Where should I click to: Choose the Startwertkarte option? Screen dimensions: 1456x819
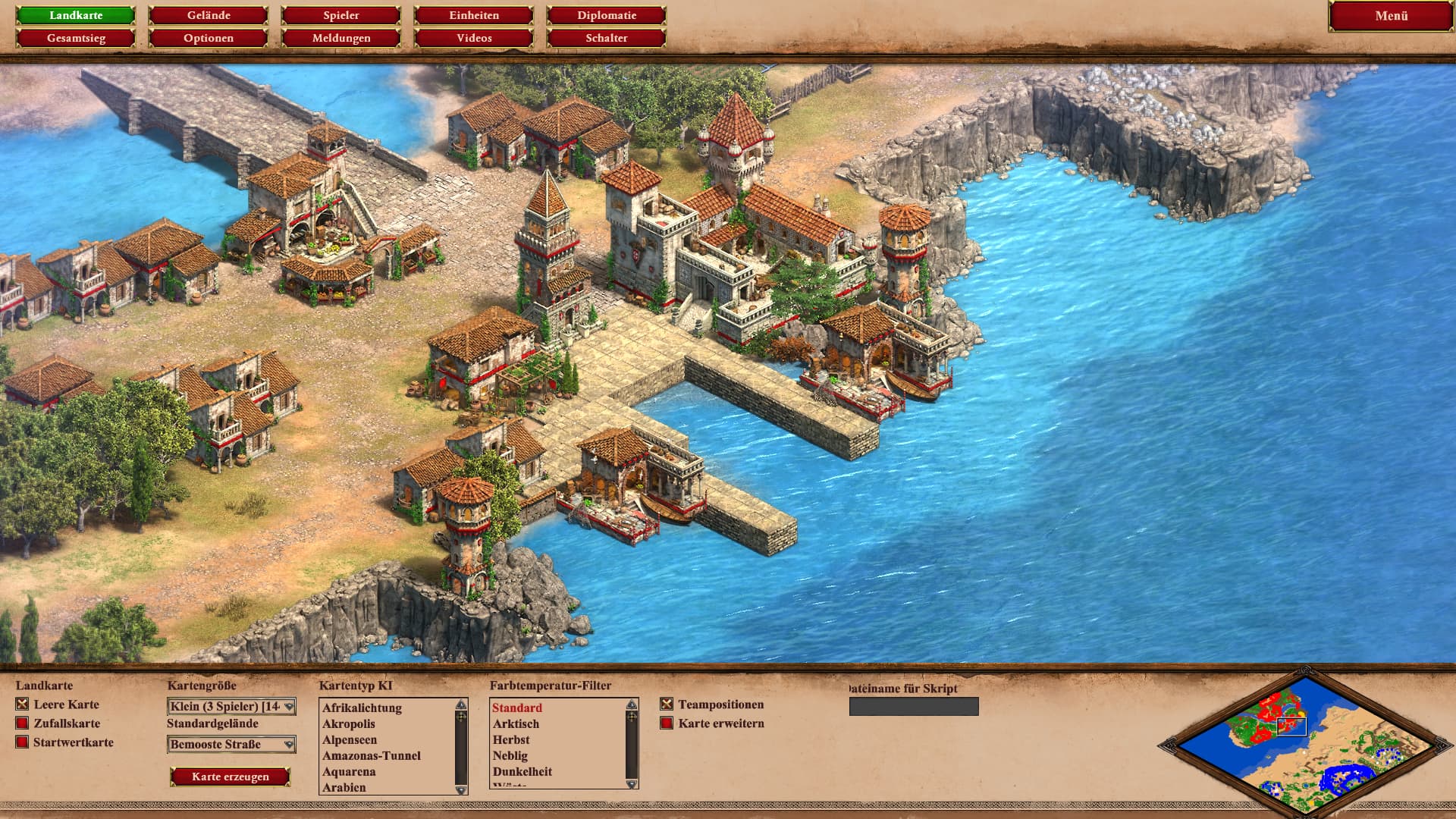(23, 742)
